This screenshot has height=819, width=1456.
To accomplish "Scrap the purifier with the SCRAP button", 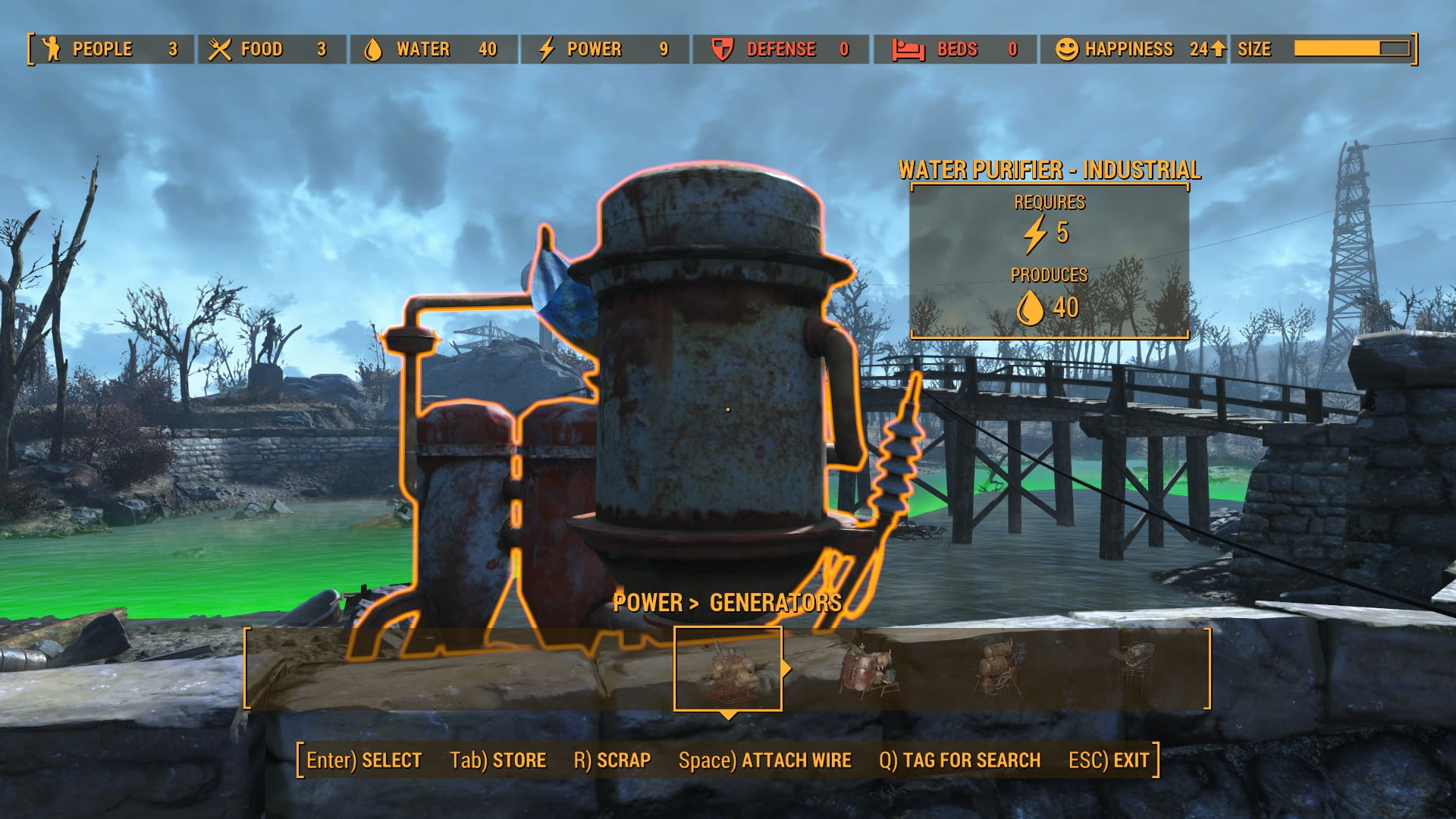I will (613, 761).
